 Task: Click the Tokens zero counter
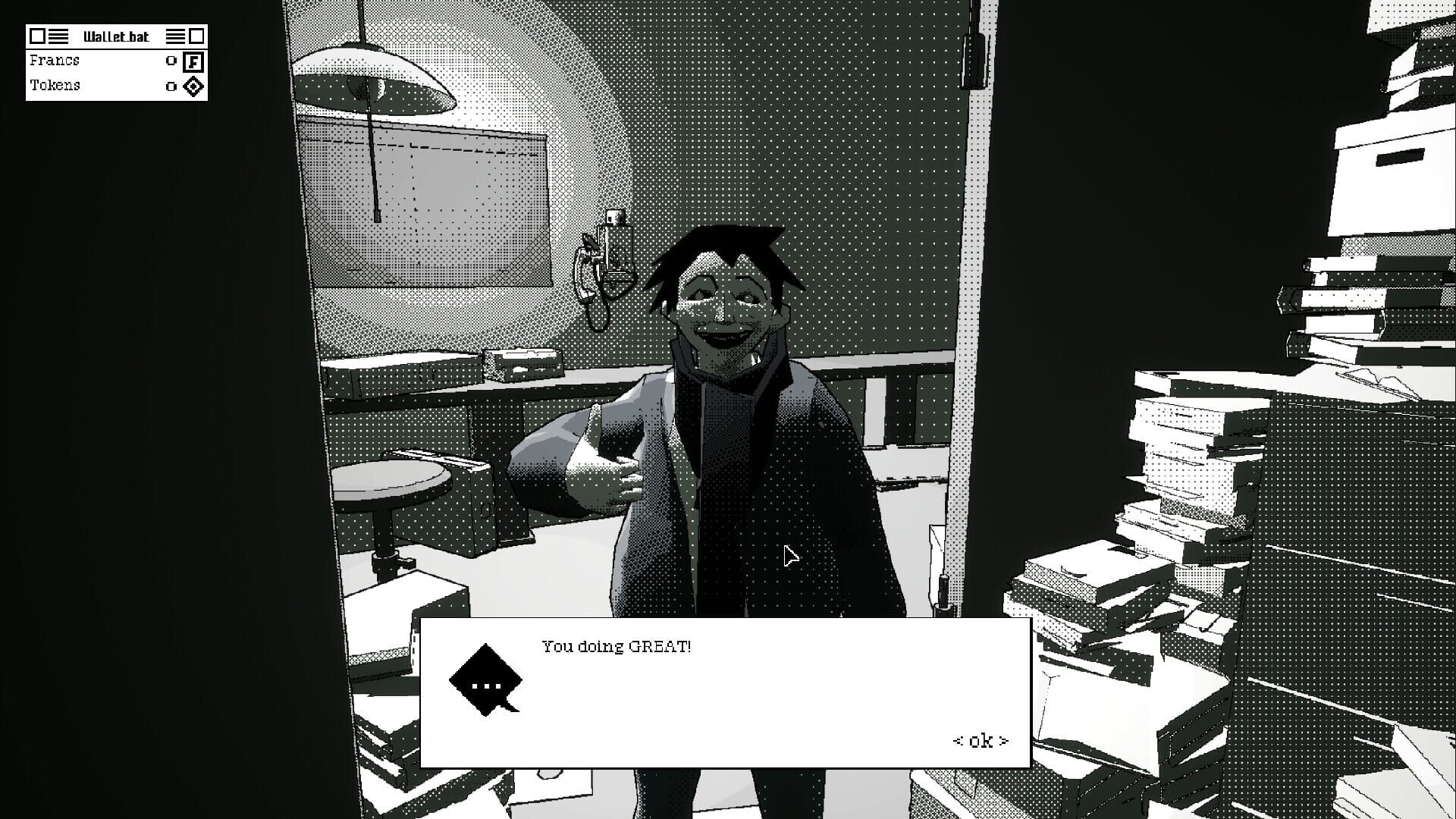pos(170,86)
